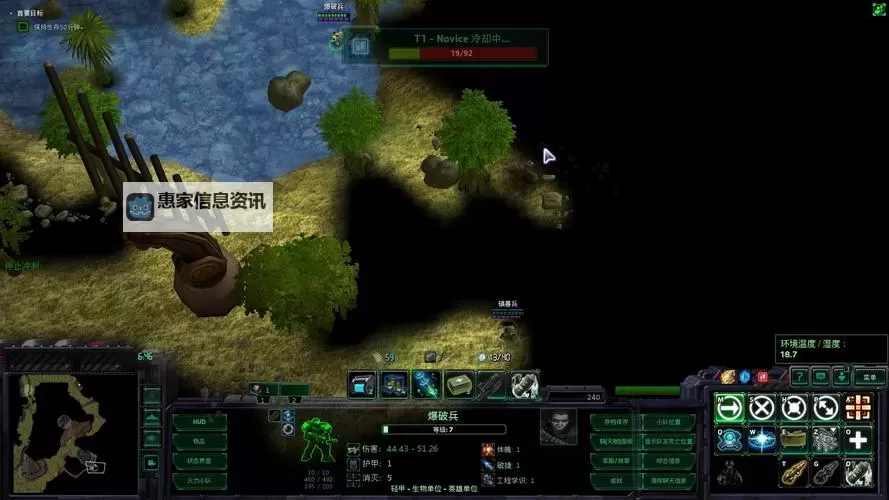Open the 状态界面 status screen button
The width and height of the screenshot is (889, 500).
(199, 461)
